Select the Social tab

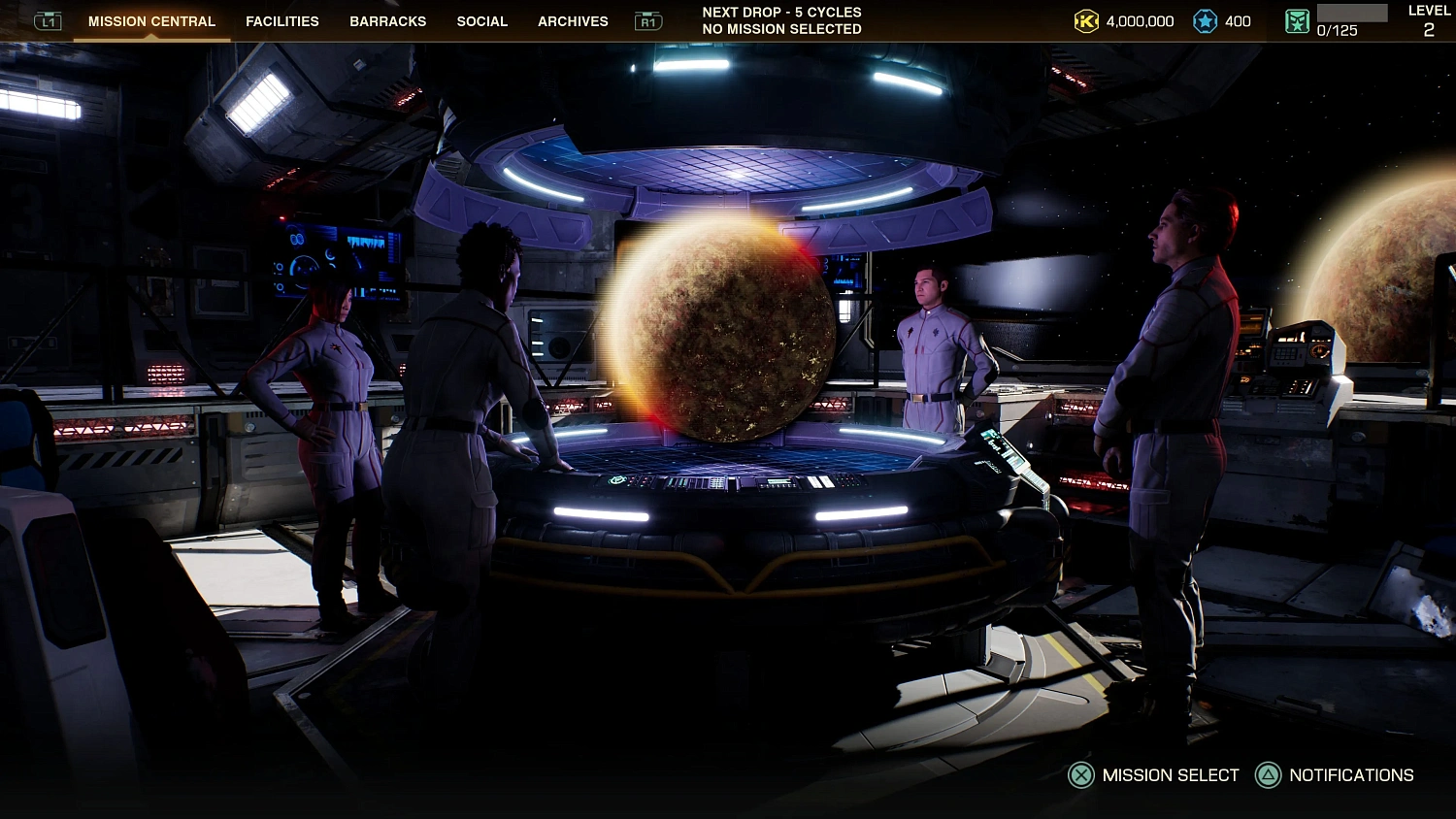pyautogui.click(x=481, y=21)
